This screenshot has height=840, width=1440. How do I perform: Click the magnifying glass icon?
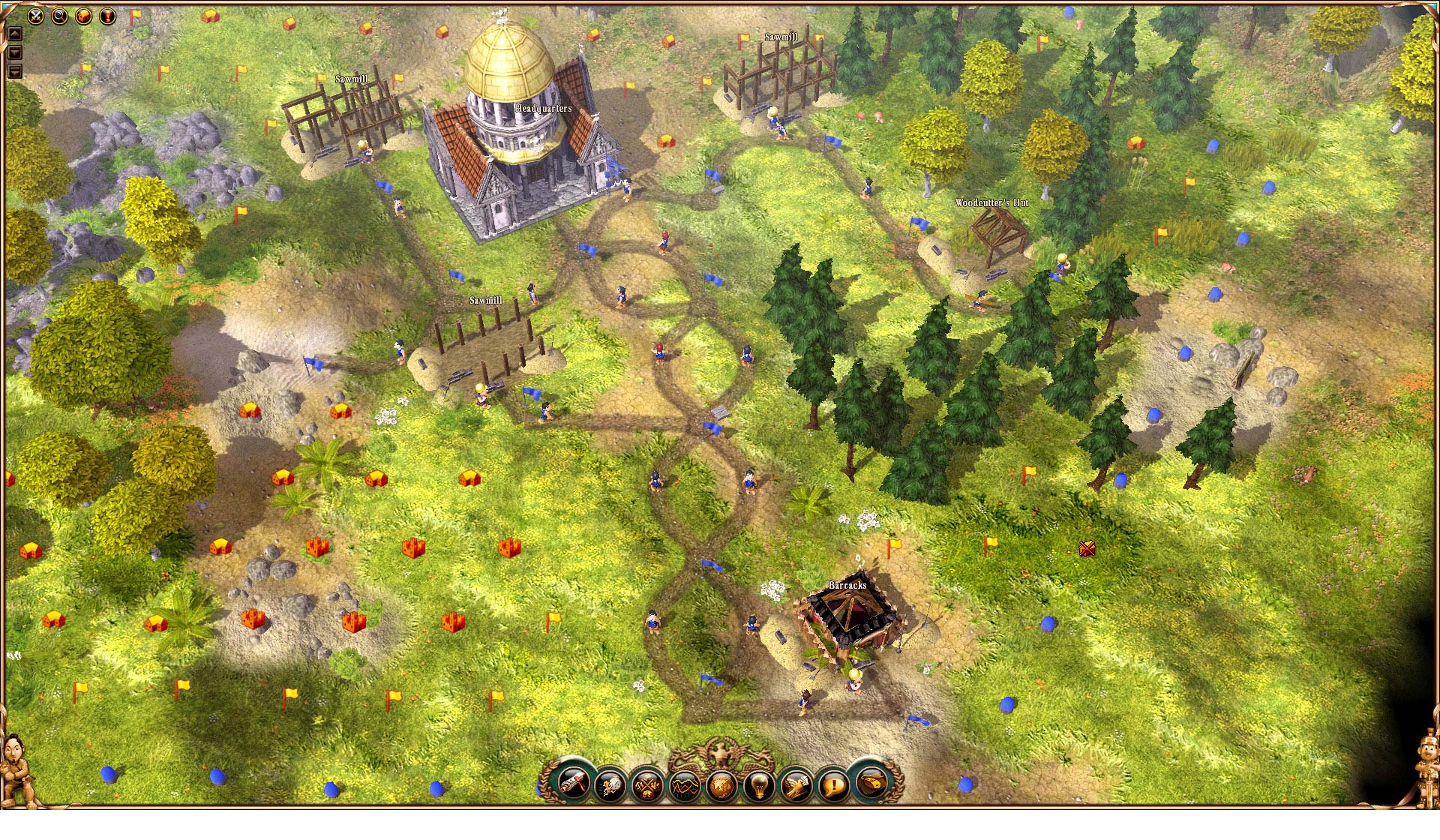coord(59,16)
